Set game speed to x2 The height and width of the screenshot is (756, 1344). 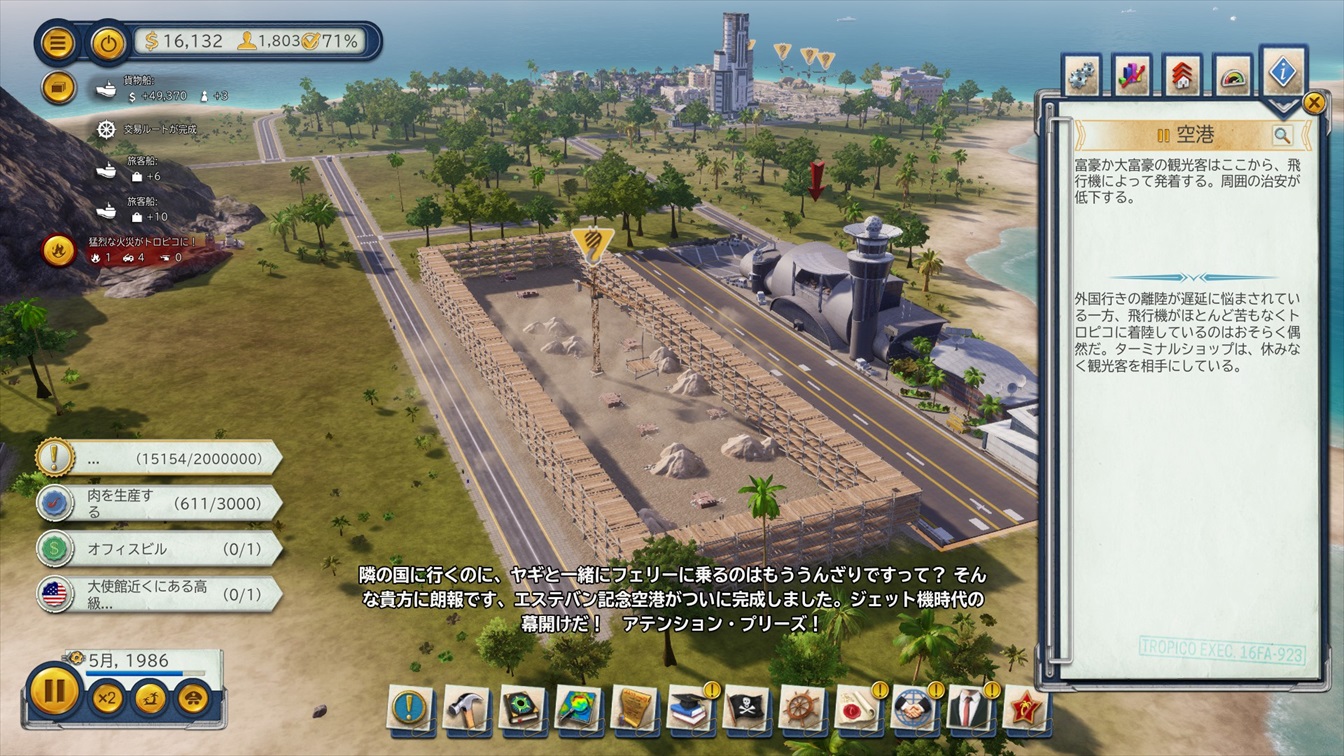tap(106, 696)
